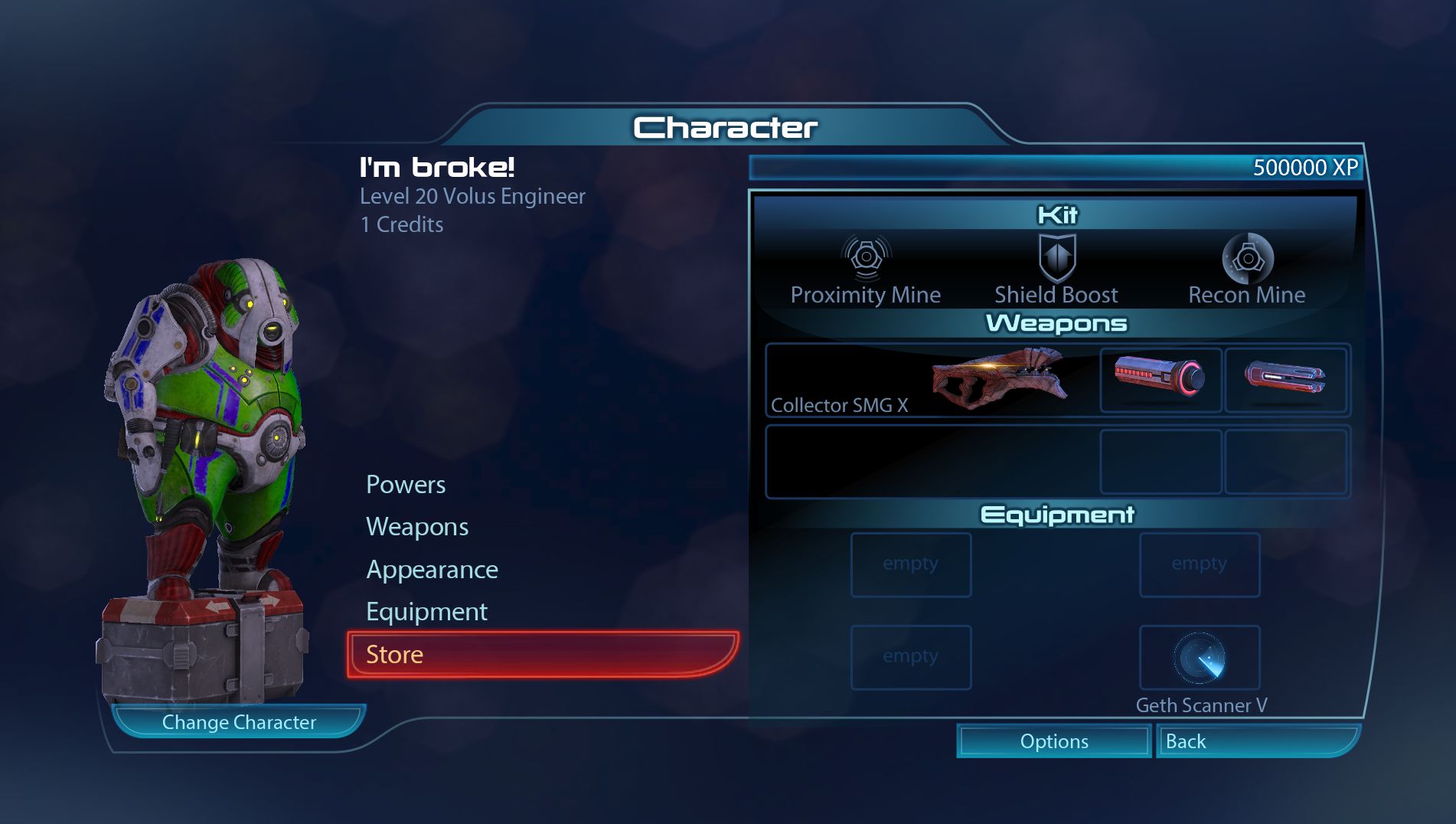Select the Proximity Mine power icon

[x=866, y=257]
